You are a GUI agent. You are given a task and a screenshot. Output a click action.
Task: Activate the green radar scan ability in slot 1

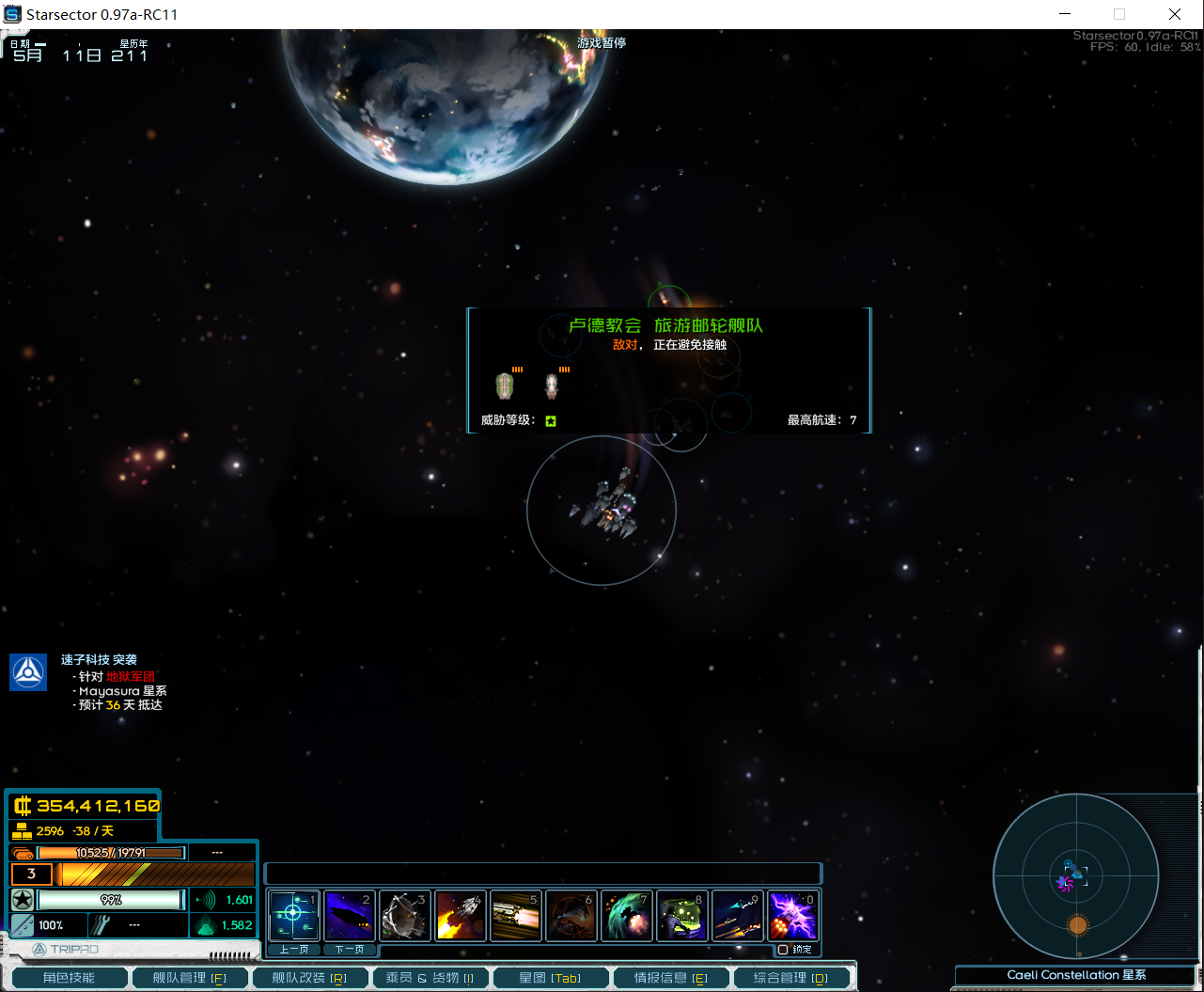[x=293, y=916]
